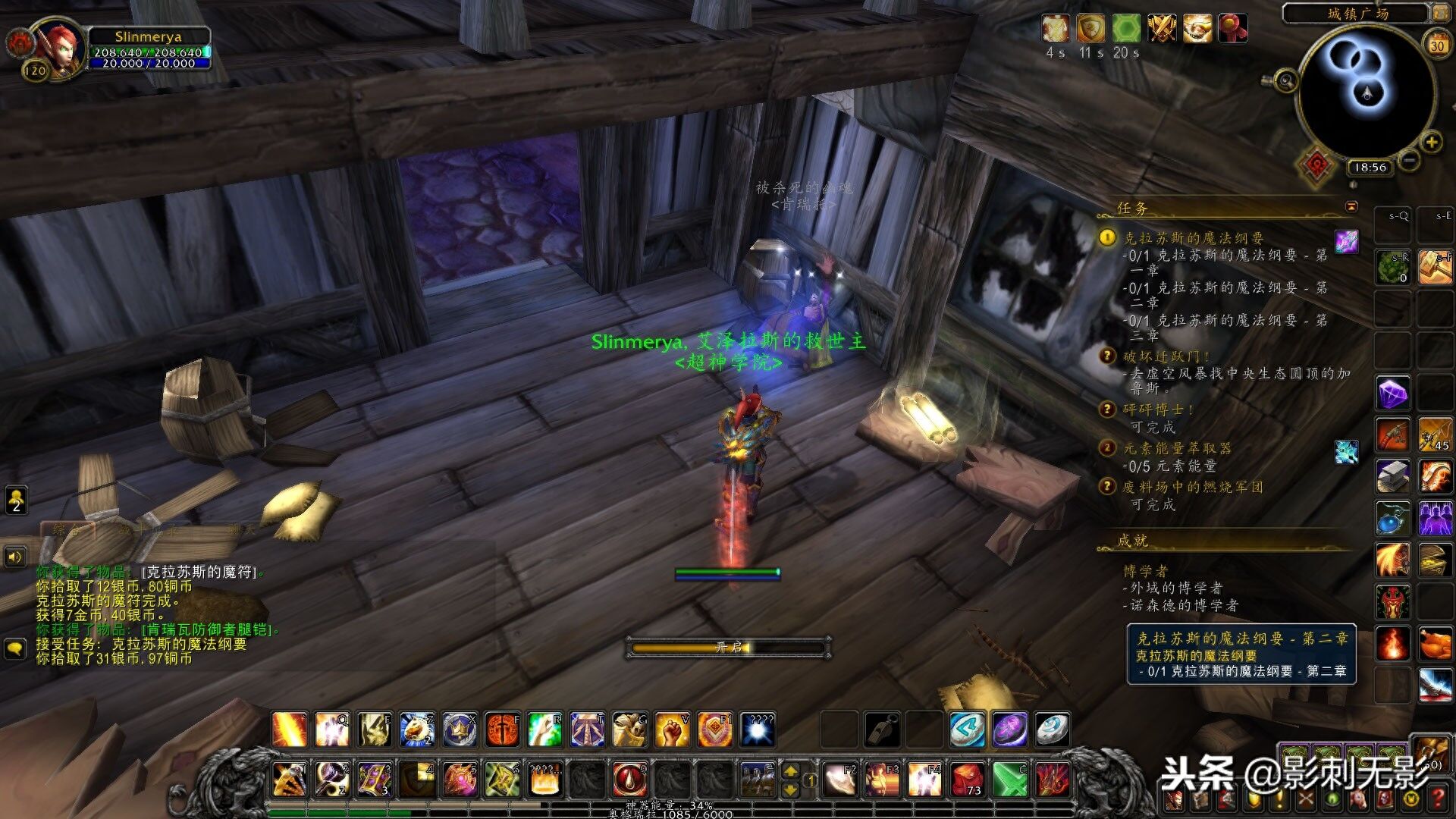Use the purple gem item slot
Viewport: 1456px width, 819px height.
pyautogui.click(x=1392, y=394)
